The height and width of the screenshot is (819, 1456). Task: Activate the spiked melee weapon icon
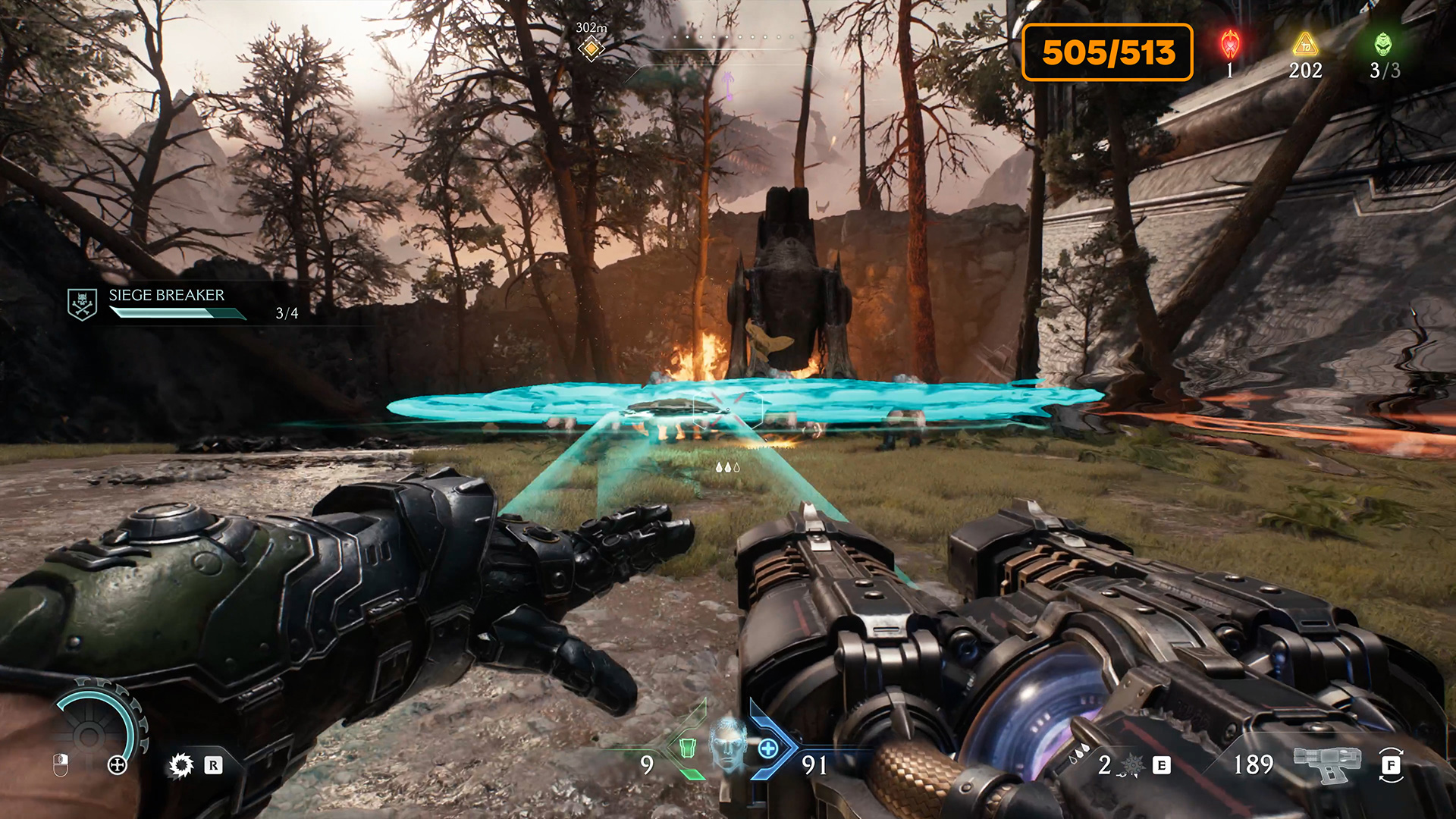click(x=181, y=765)
